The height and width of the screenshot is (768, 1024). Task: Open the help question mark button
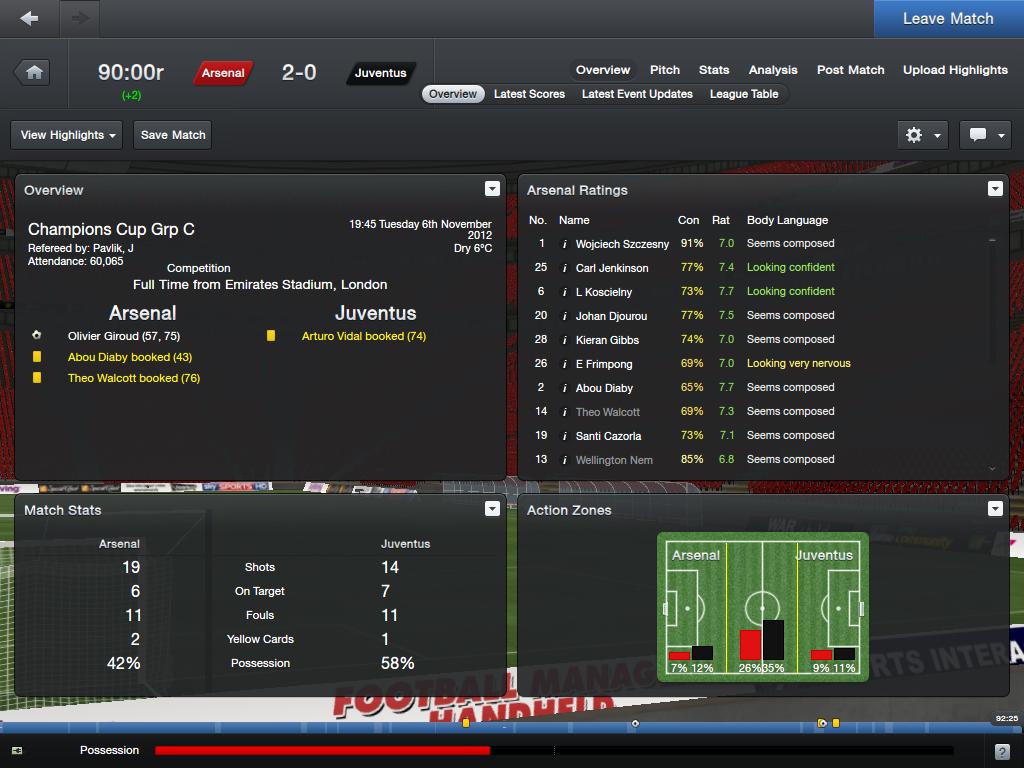click(1002, 751)
